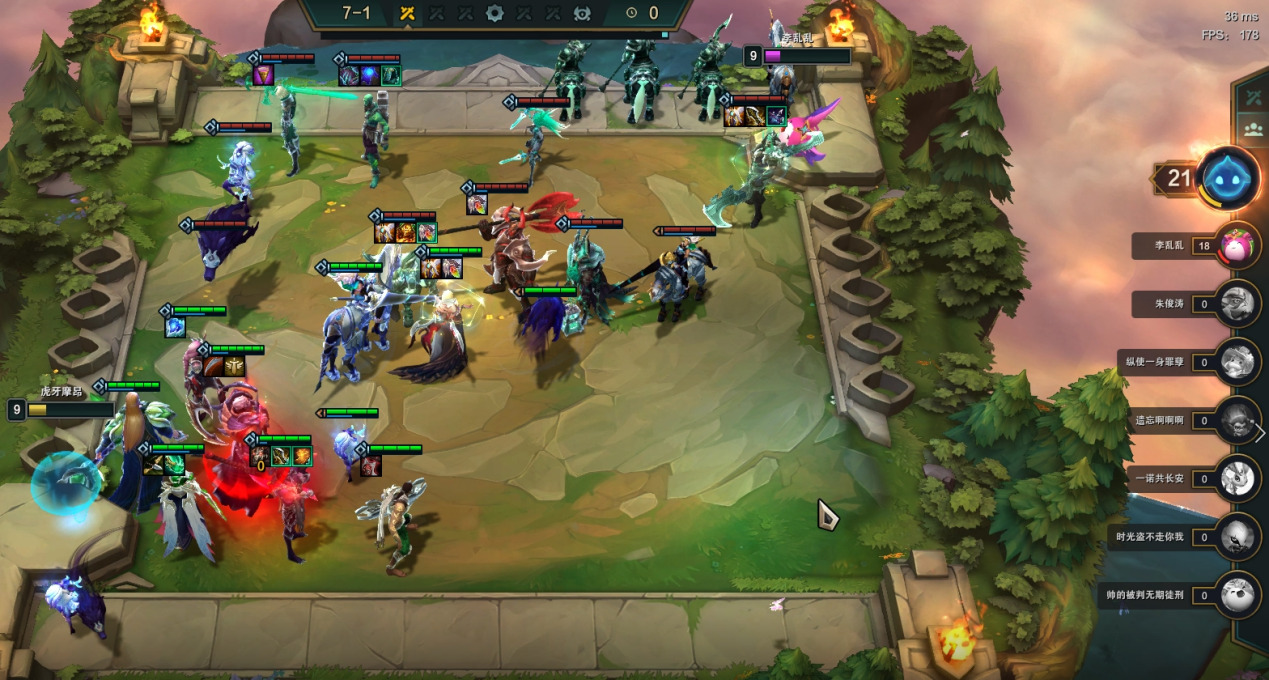The width and height of the screenshot is (1269, 680).
Task: Switch to the crossed-swords combat panel tab
Action: pyautogui.click(x=1252, y=98)
